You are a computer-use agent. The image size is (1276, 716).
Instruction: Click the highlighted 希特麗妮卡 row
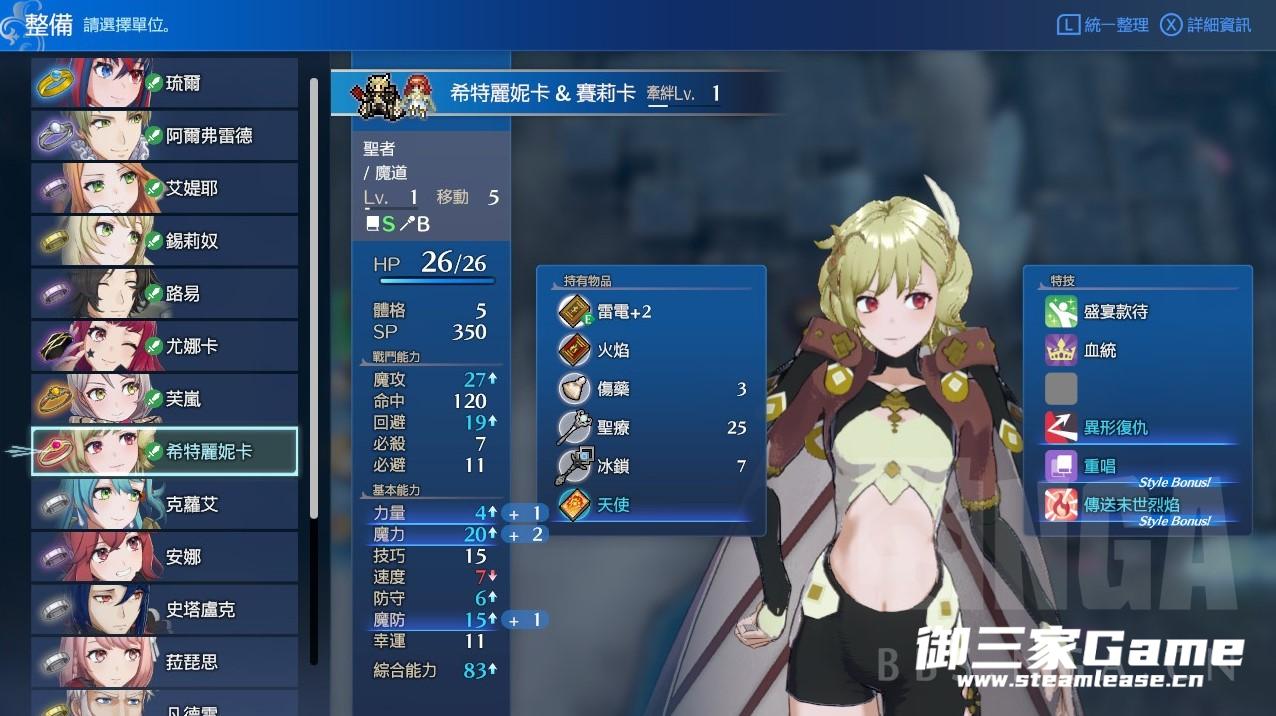[x=165, y=452]
